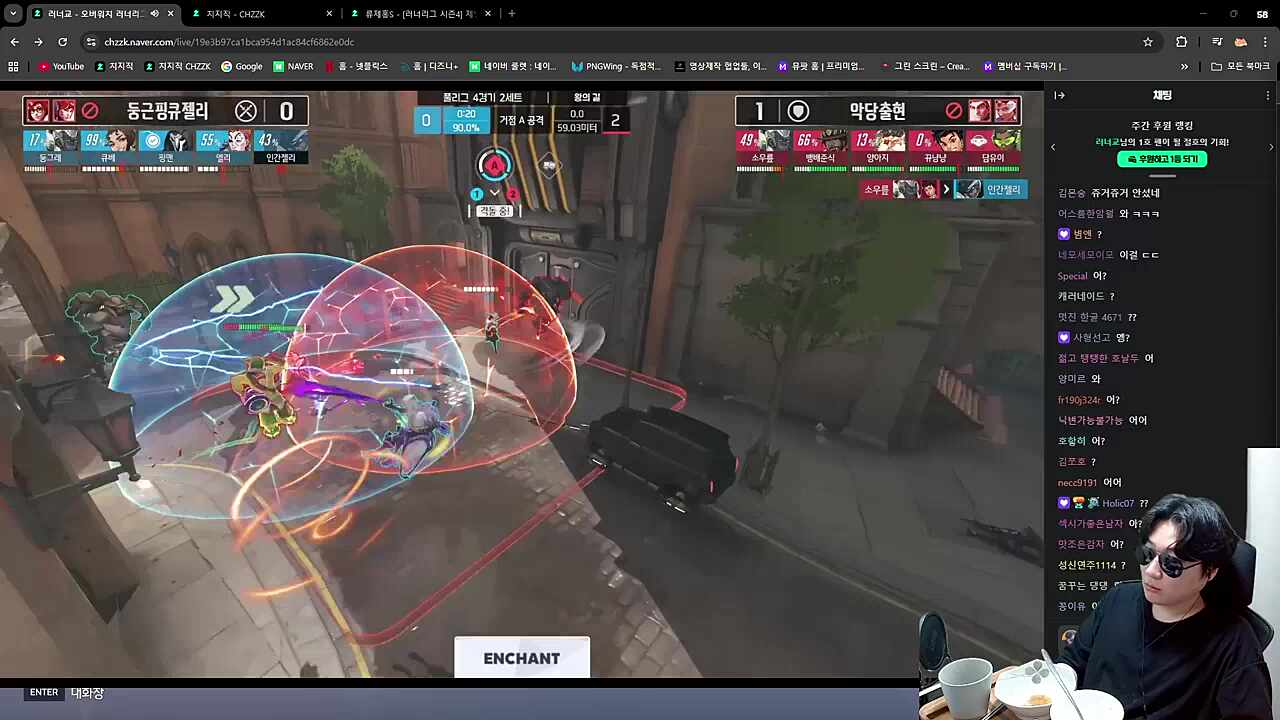Screen dimensions: 1280x720
Task: Click the next arrow on donation ranking banner
Action: point(1271,147)
